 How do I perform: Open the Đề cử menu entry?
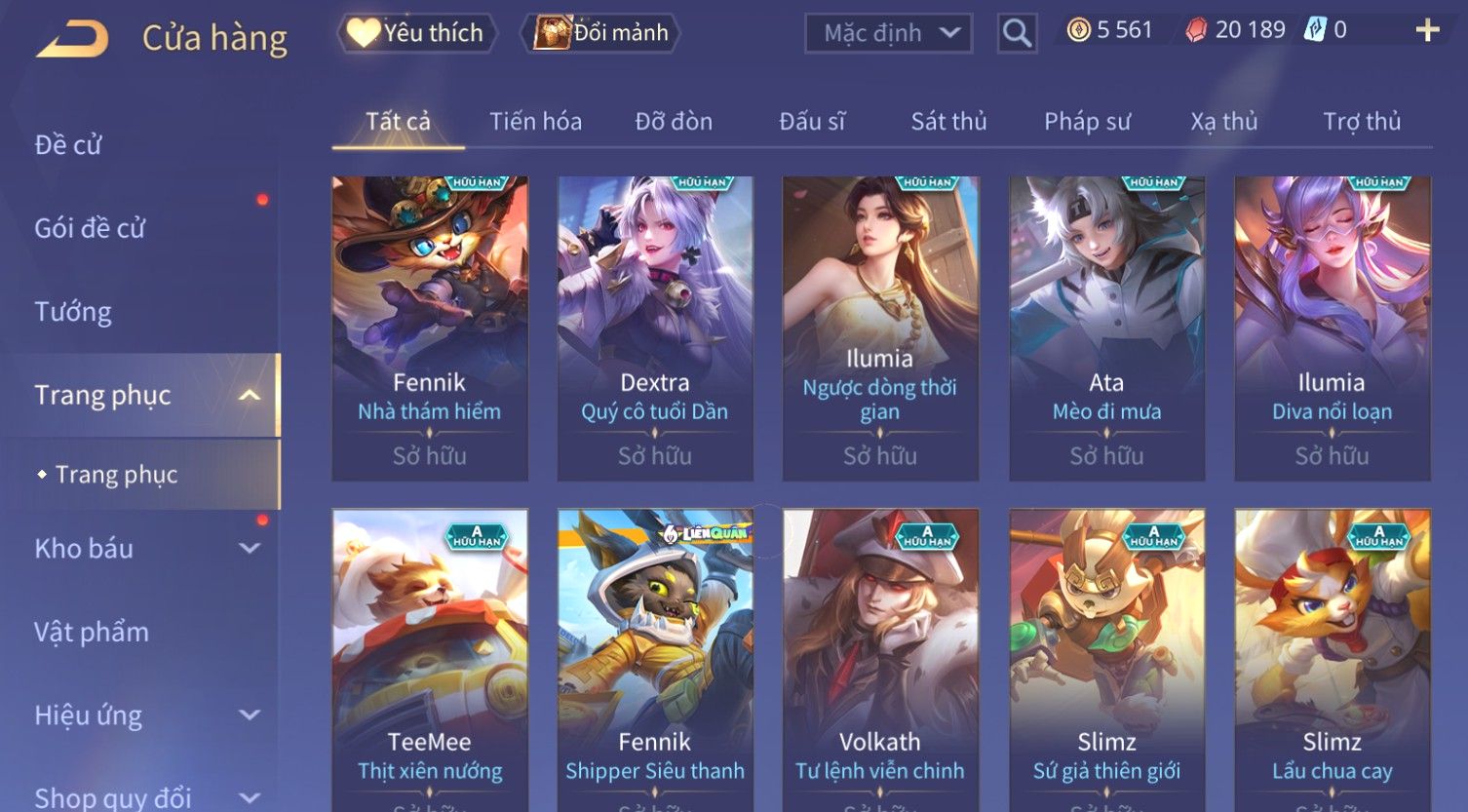[68, 145]
